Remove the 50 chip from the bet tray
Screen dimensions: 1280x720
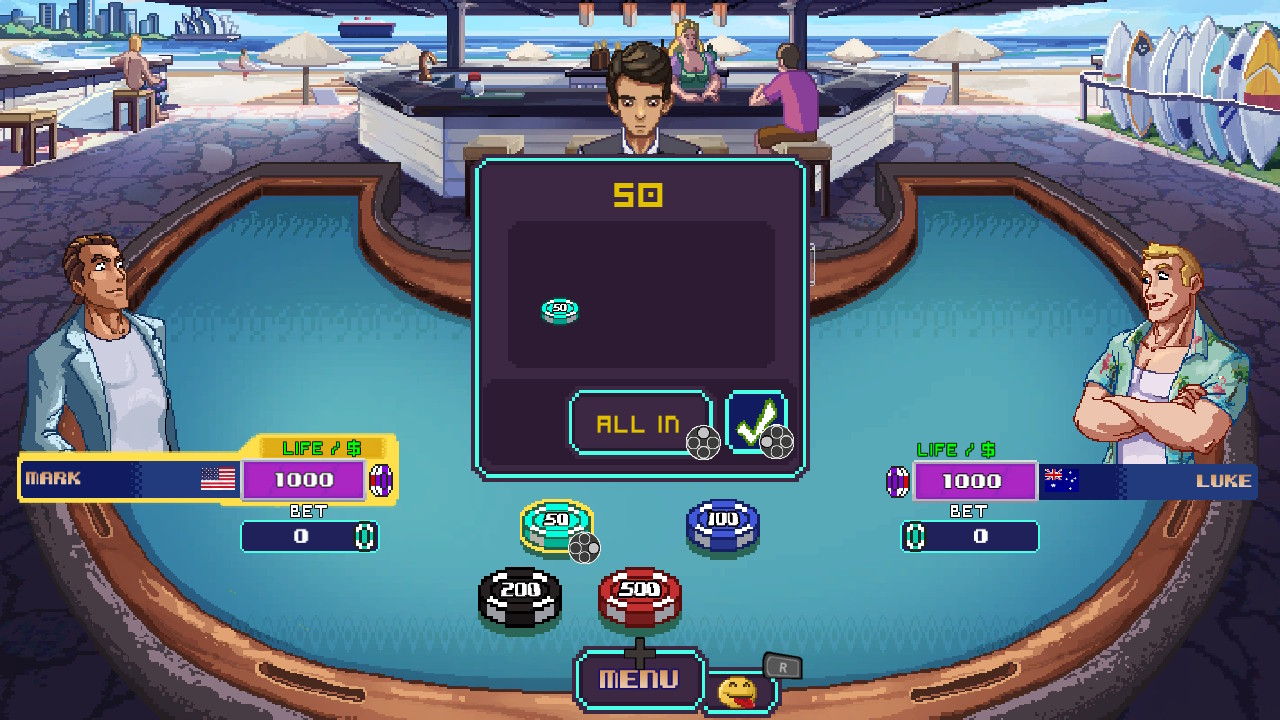[x=560, y=311]
